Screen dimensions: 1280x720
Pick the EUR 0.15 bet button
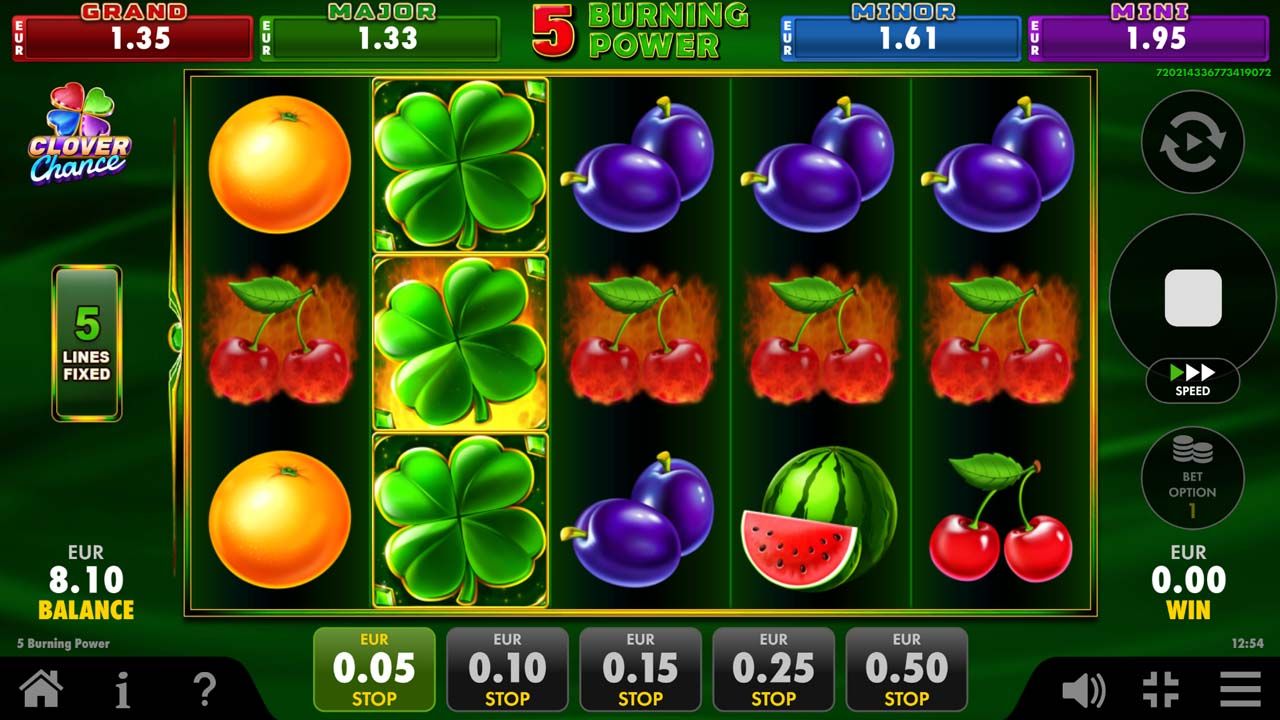[x=640, y=669]
